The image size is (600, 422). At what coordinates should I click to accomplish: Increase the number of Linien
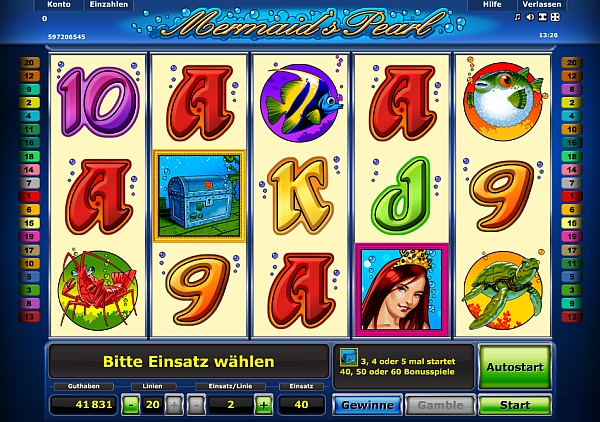(x=174, y=405)
